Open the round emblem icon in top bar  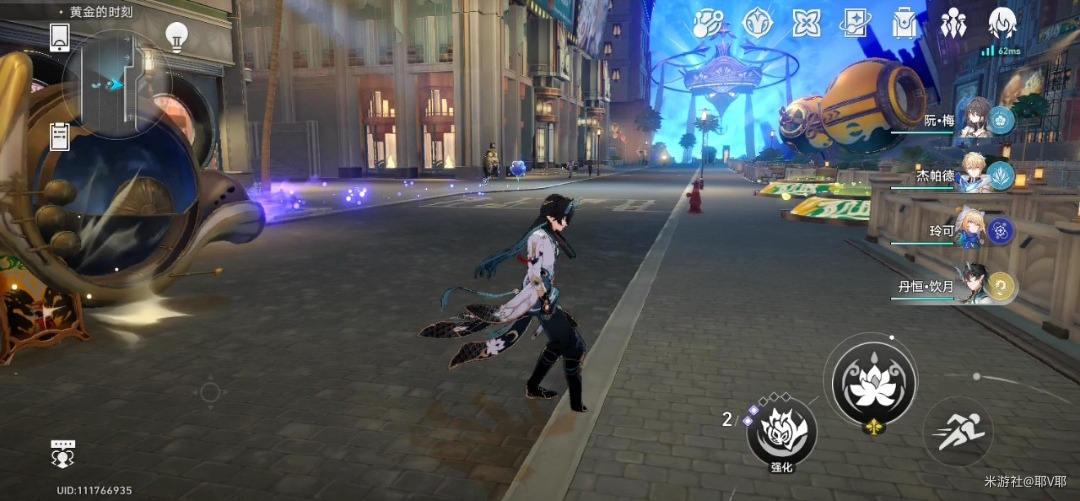coord(757,21)
